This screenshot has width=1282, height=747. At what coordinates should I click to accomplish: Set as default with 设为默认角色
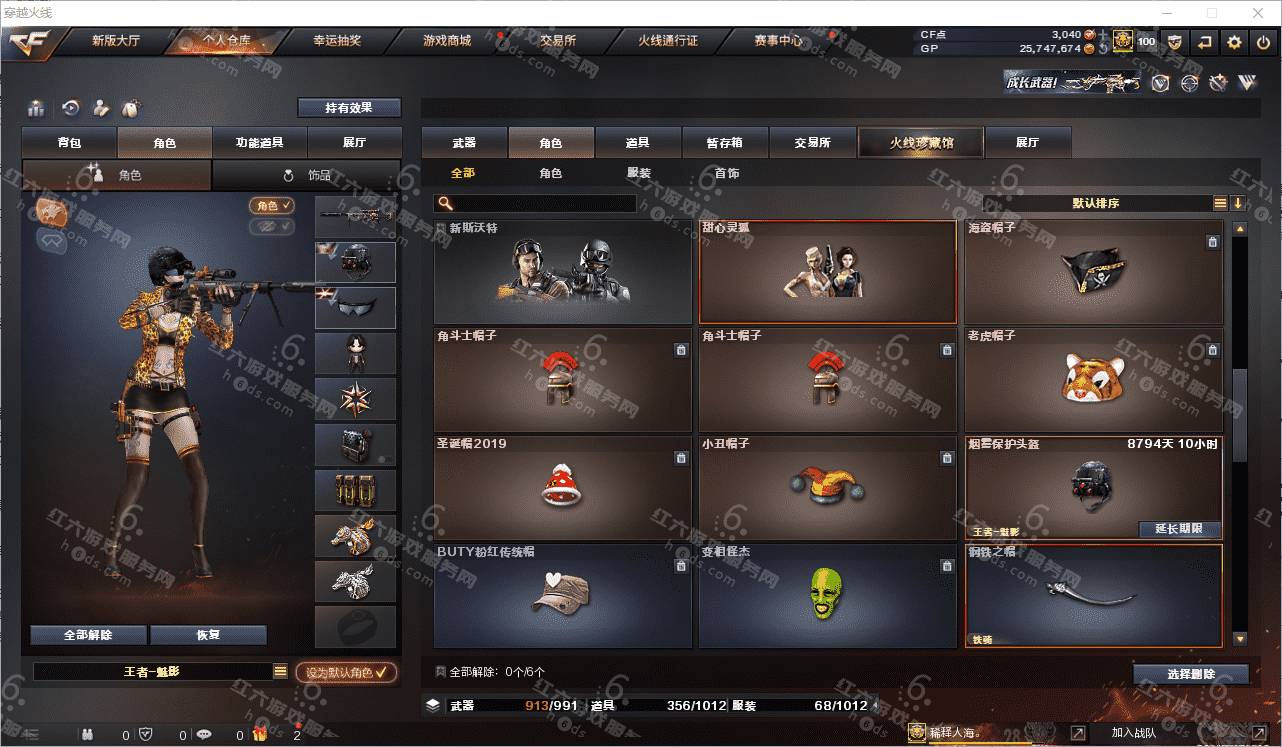coord(346,673)
